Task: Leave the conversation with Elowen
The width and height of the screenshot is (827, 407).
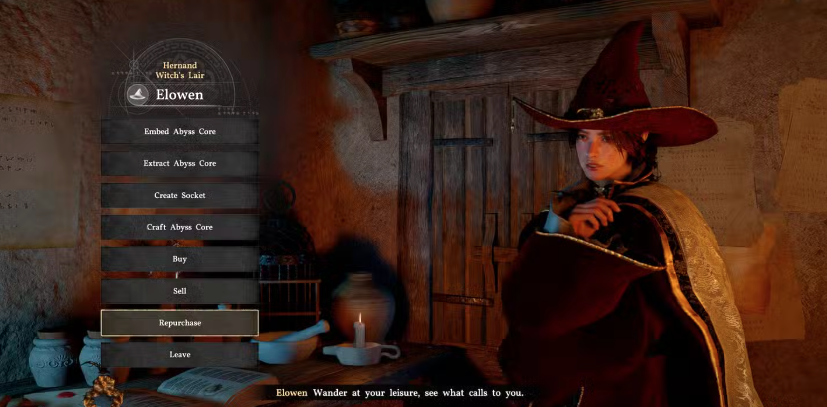Action: tap(179, 354)
